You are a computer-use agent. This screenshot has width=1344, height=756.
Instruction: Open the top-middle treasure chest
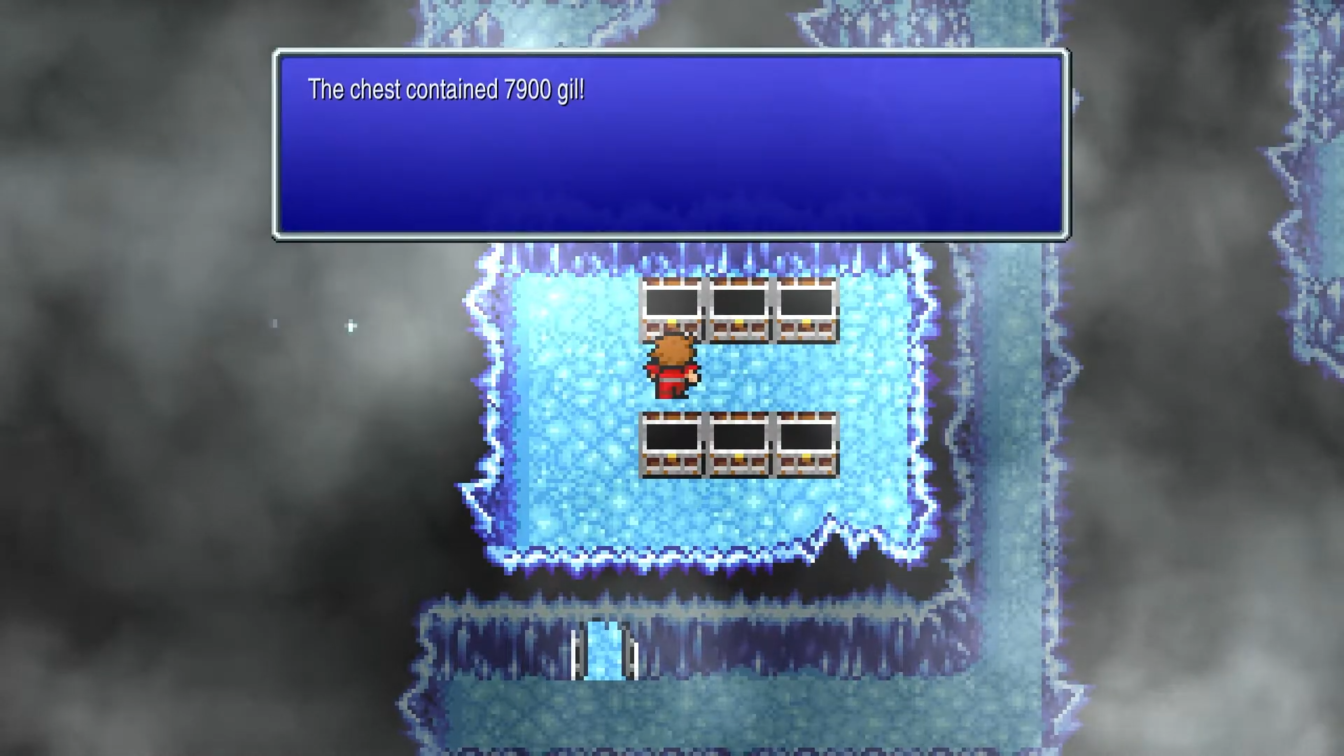(x=740, y=310)
